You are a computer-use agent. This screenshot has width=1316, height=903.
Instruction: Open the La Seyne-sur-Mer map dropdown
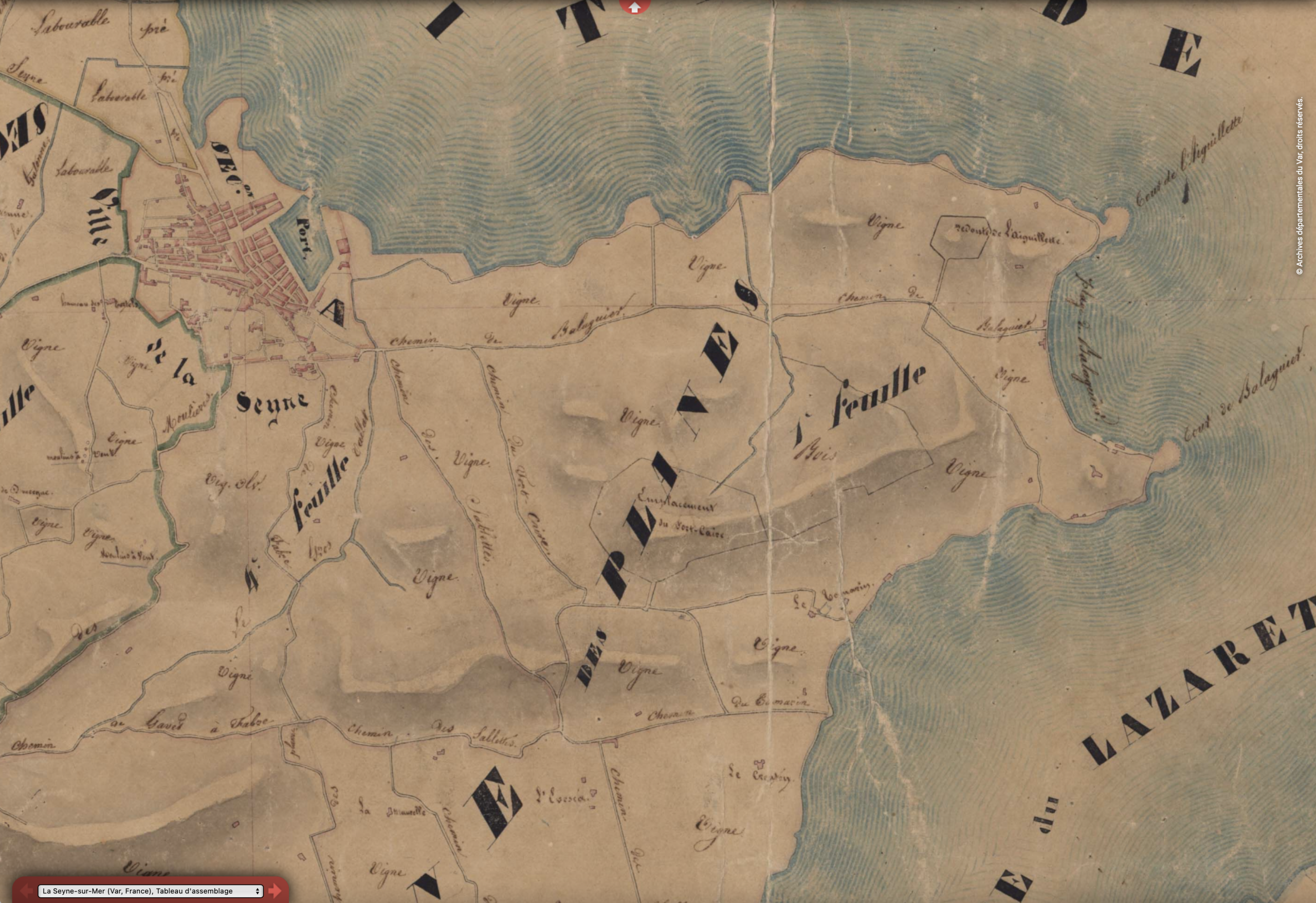[x=150, y=891]
